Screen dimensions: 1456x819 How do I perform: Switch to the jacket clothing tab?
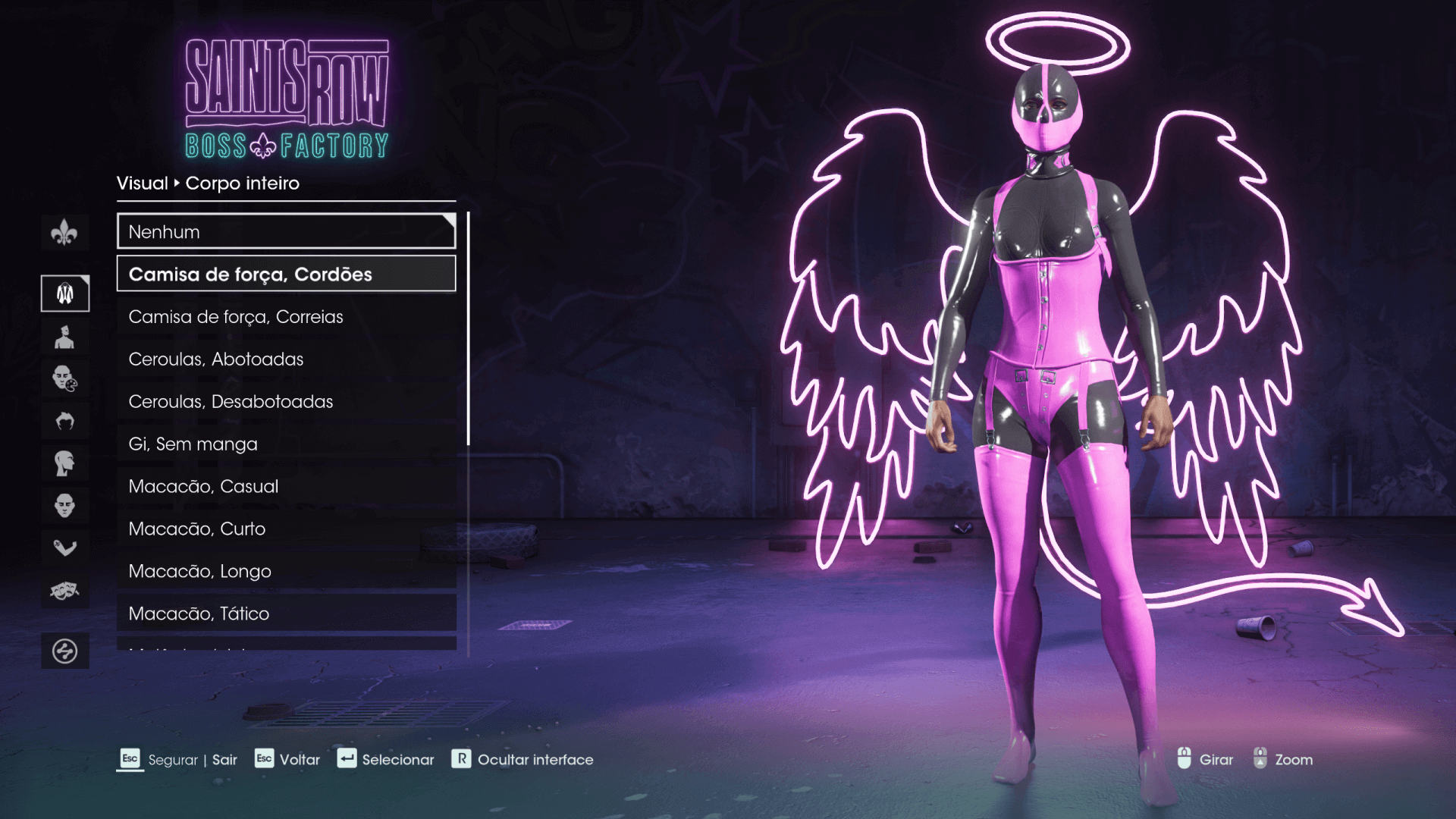pos(65,293)
